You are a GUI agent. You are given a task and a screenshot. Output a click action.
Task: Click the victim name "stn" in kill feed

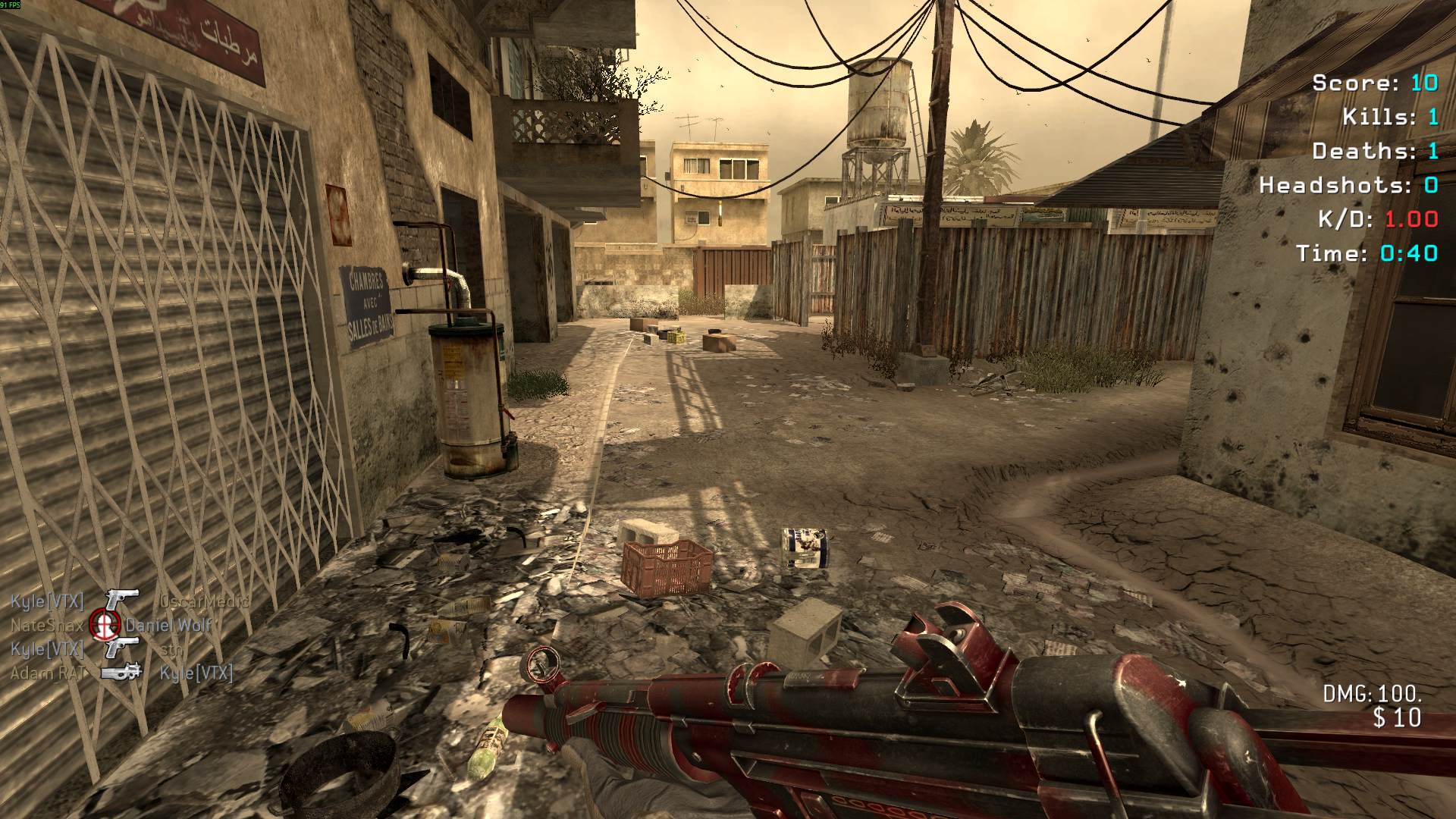click(x=172, y=649)
